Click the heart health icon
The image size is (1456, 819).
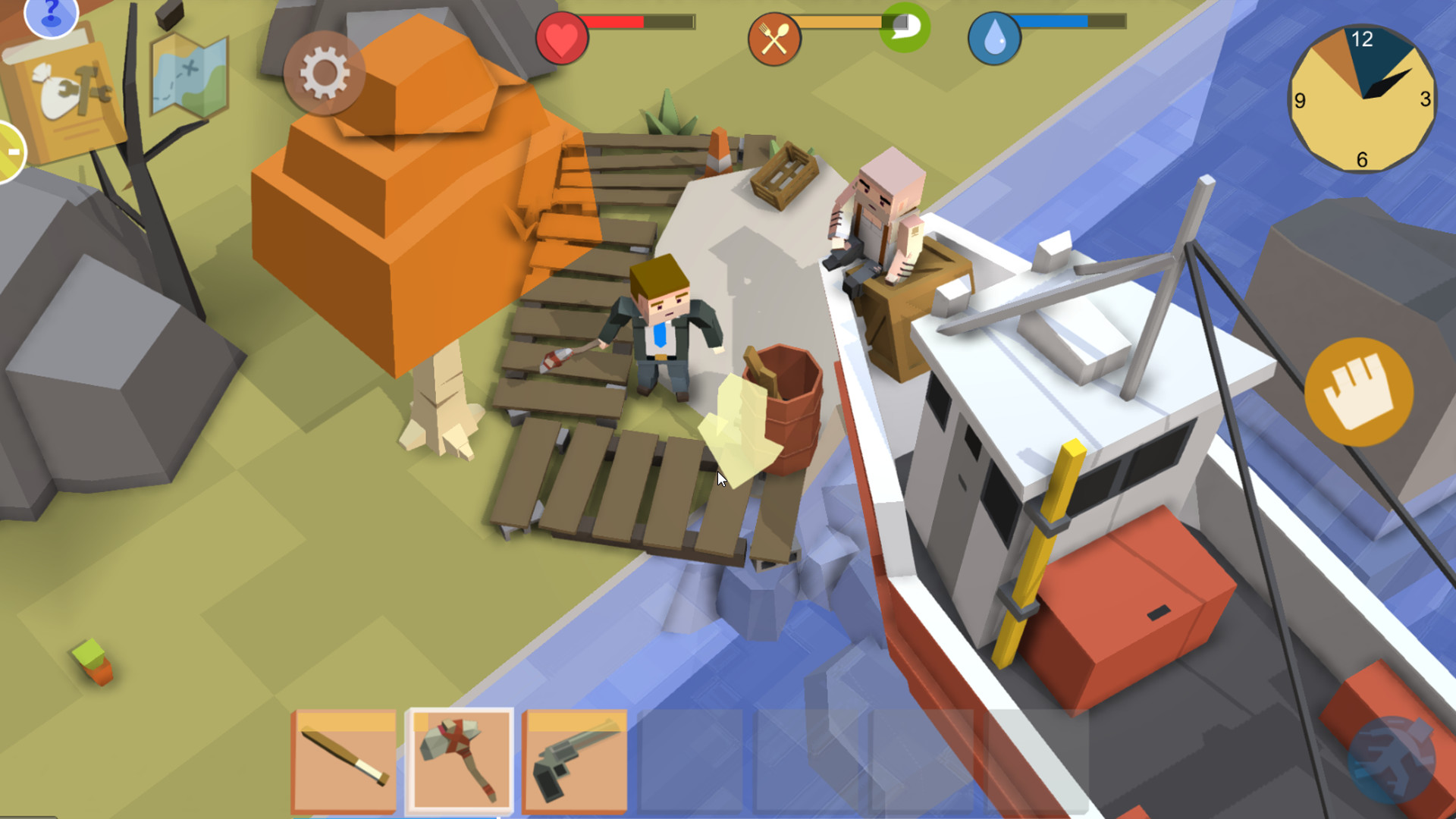point(562,36)
